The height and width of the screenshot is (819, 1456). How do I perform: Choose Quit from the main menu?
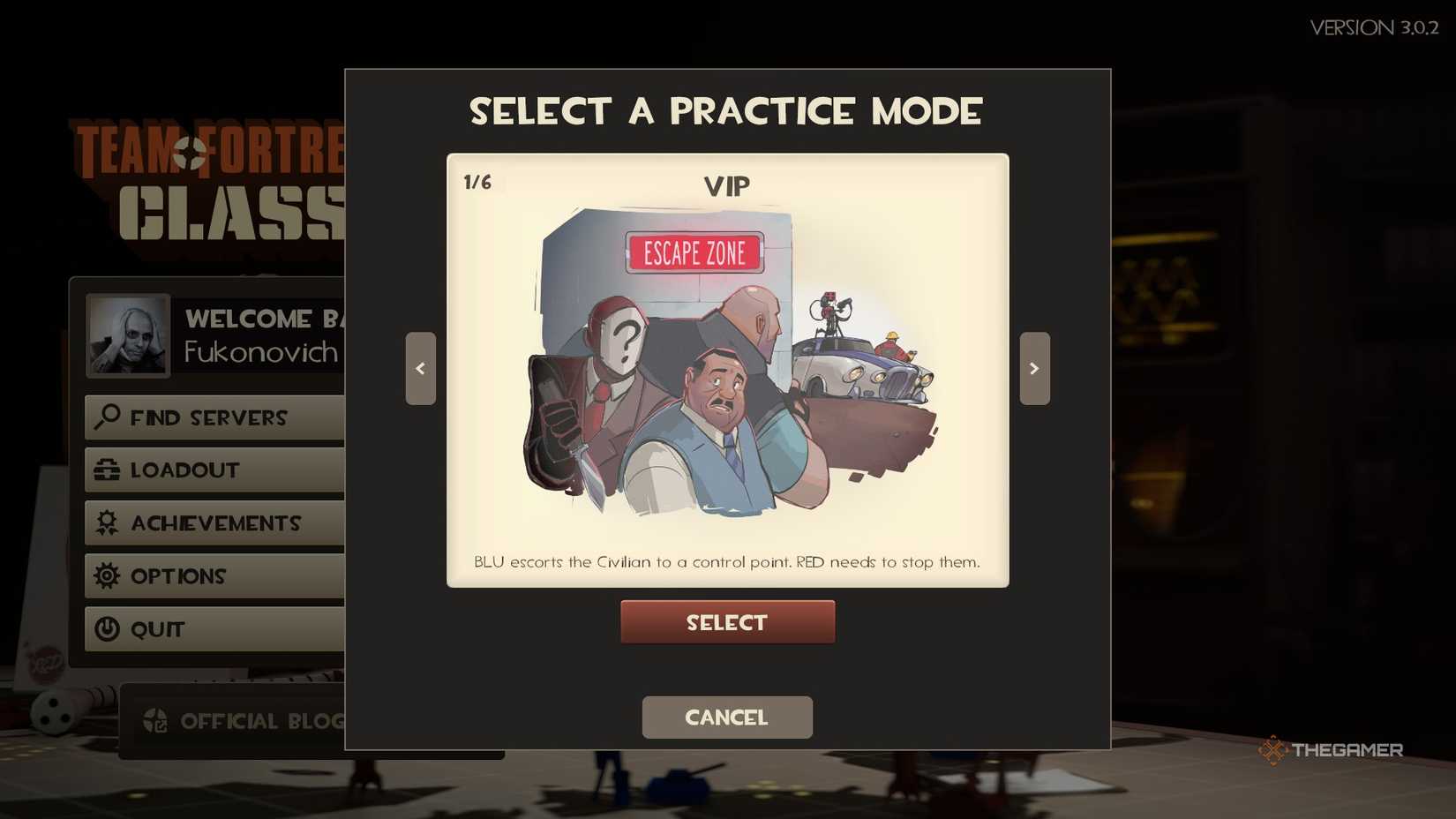pos(157,628)
